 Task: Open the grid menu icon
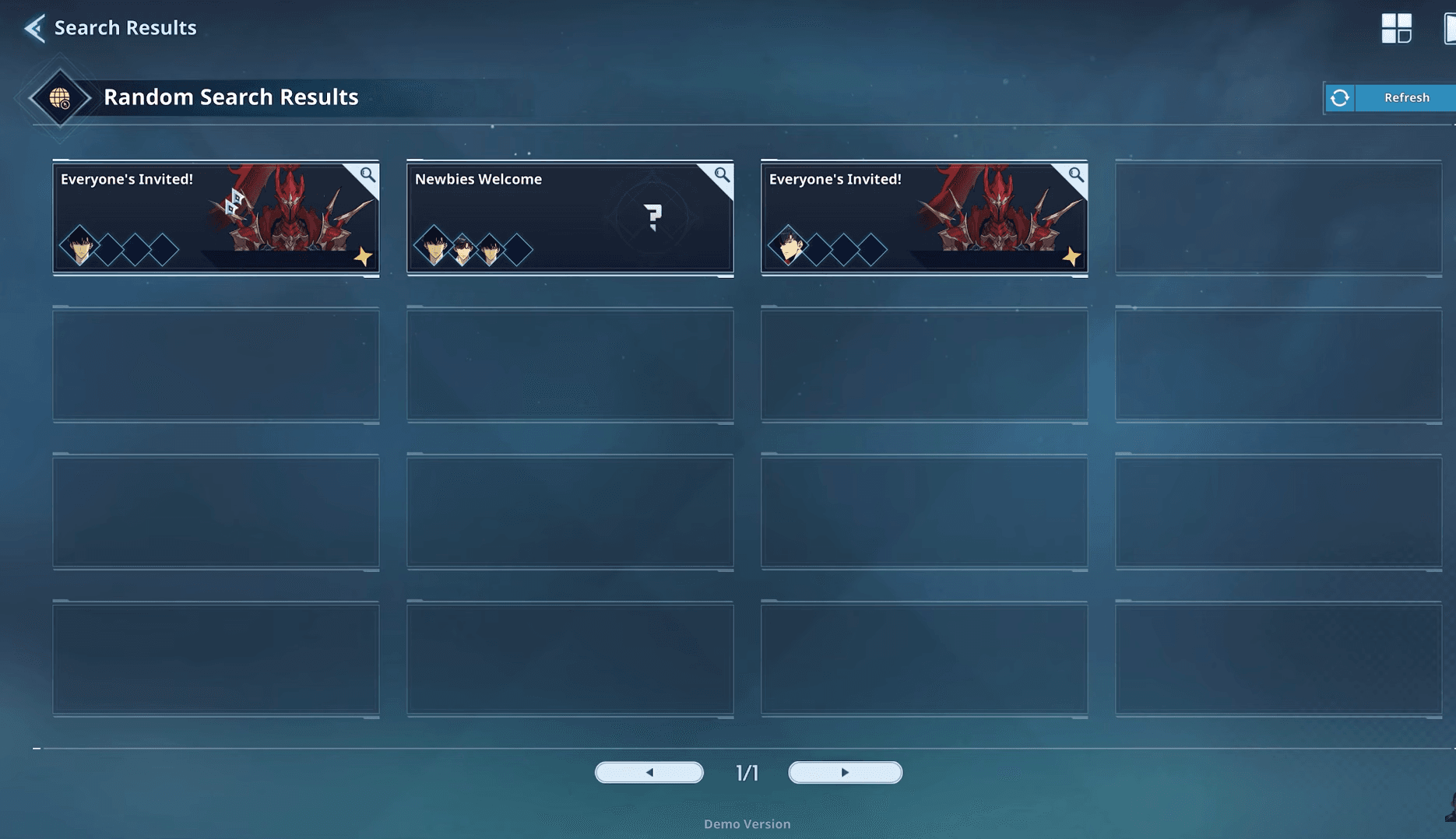(1396, 28)
